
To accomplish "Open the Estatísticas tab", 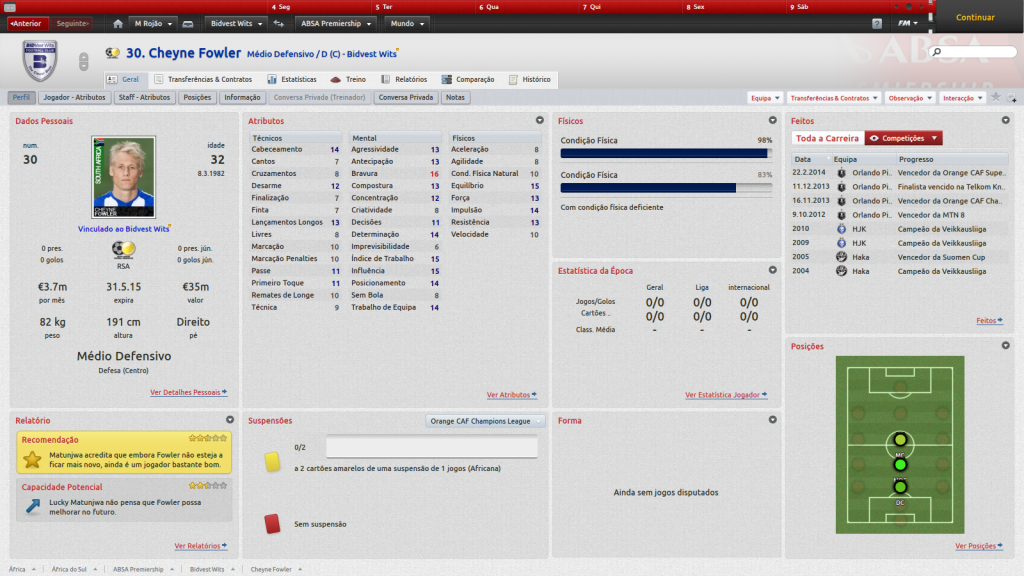I will coord(292,79).
